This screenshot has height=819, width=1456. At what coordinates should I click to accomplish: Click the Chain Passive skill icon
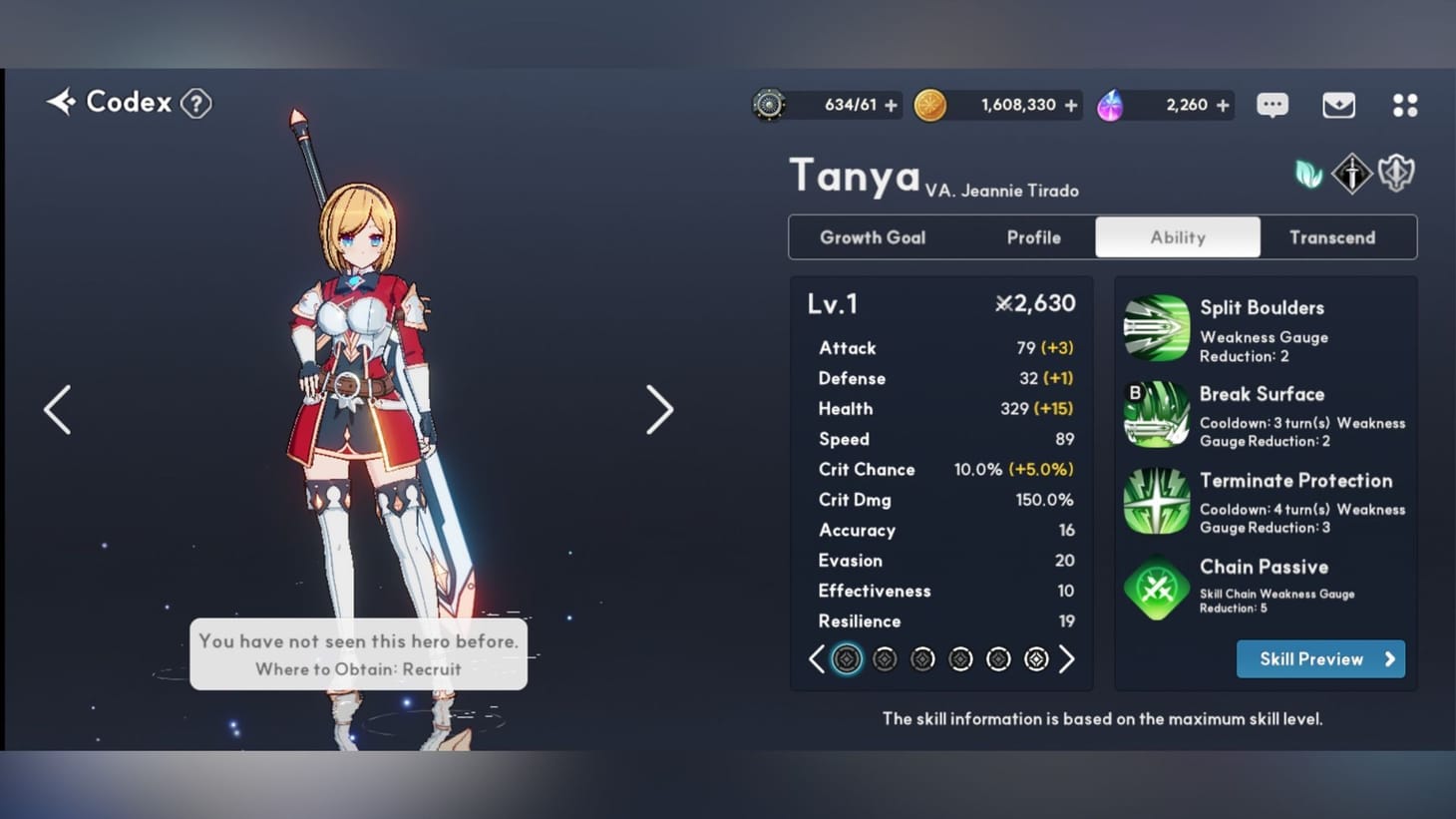pyautogui.click(x=1155, y=587)
